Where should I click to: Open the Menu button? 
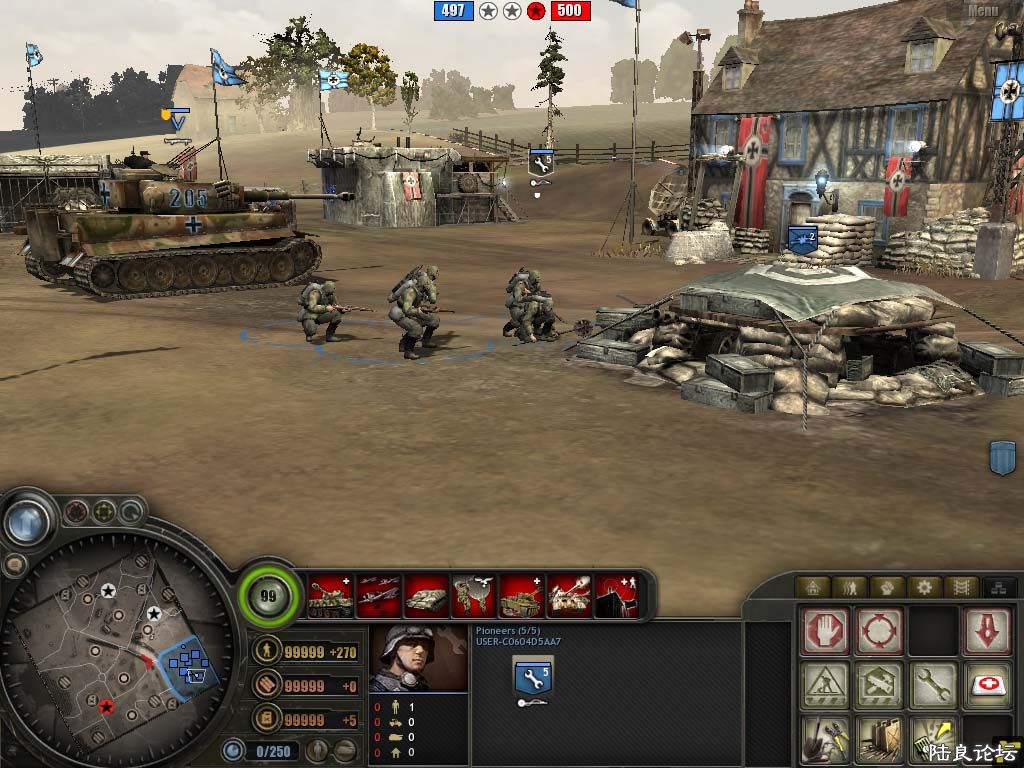982,10
